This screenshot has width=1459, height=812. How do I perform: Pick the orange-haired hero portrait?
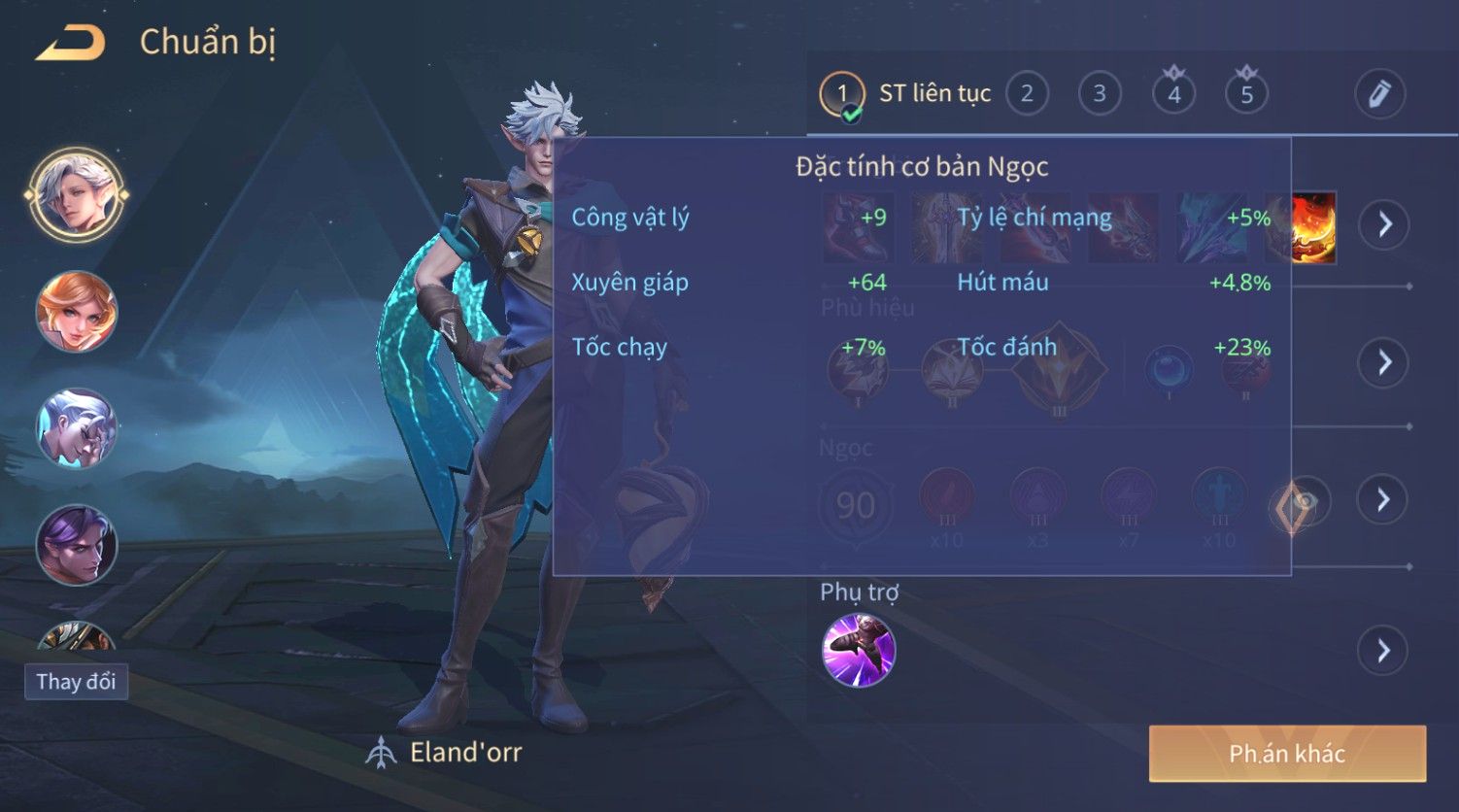pos(77,312)
